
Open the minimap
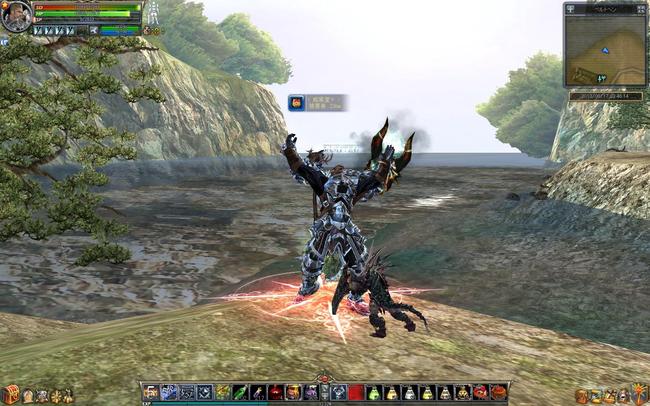pyautogui.click(x=604, y=49)
